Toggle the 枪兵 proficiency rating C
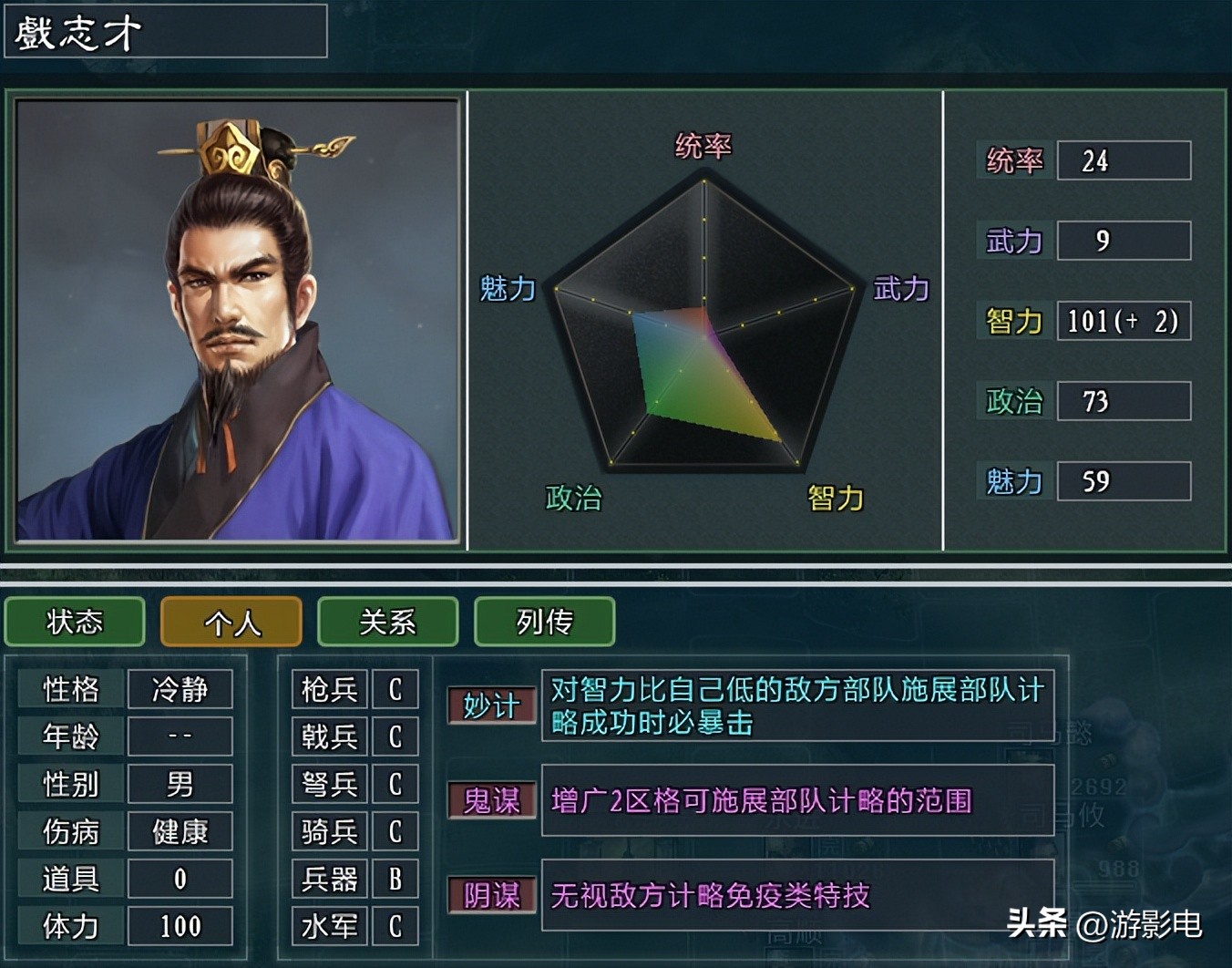 coord(395,690)
